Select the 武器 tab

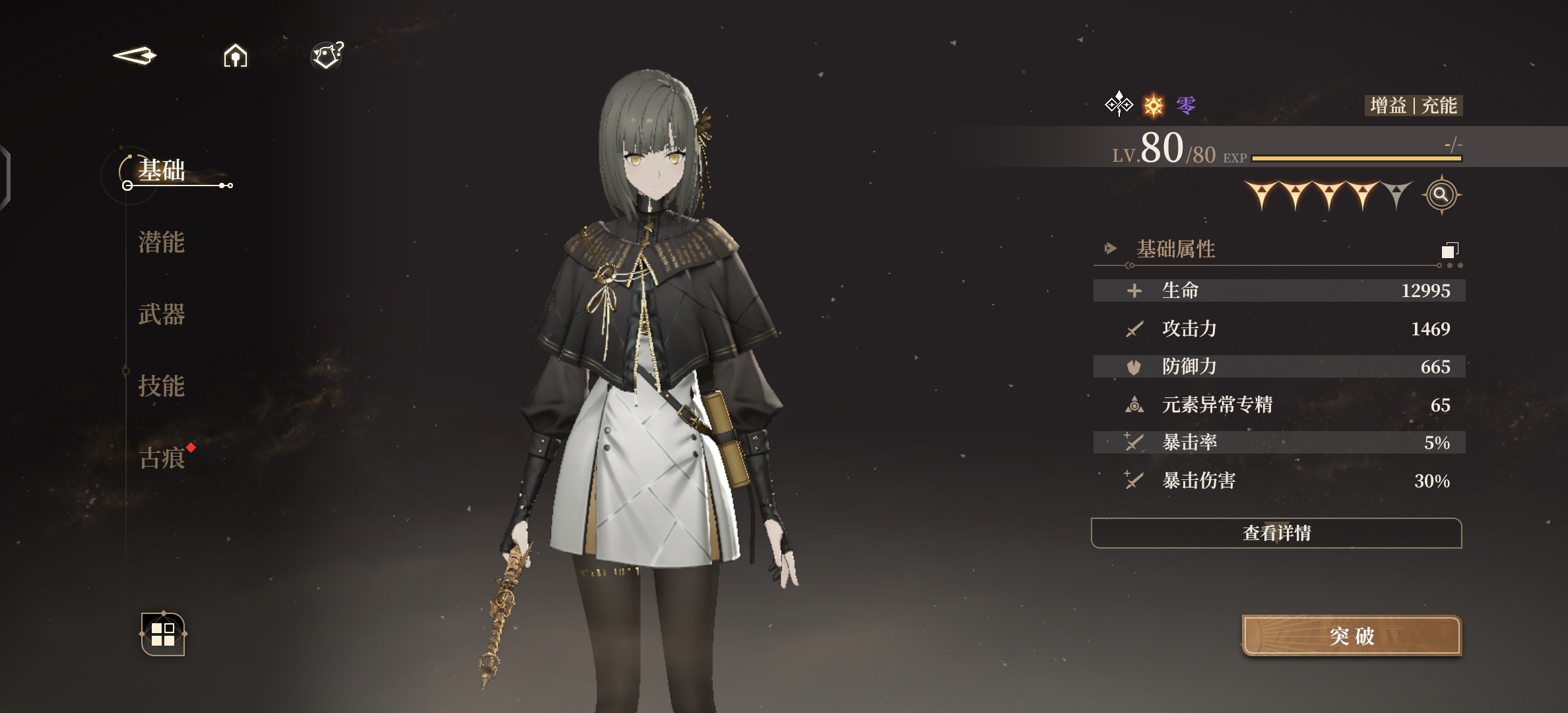(162, 314)
